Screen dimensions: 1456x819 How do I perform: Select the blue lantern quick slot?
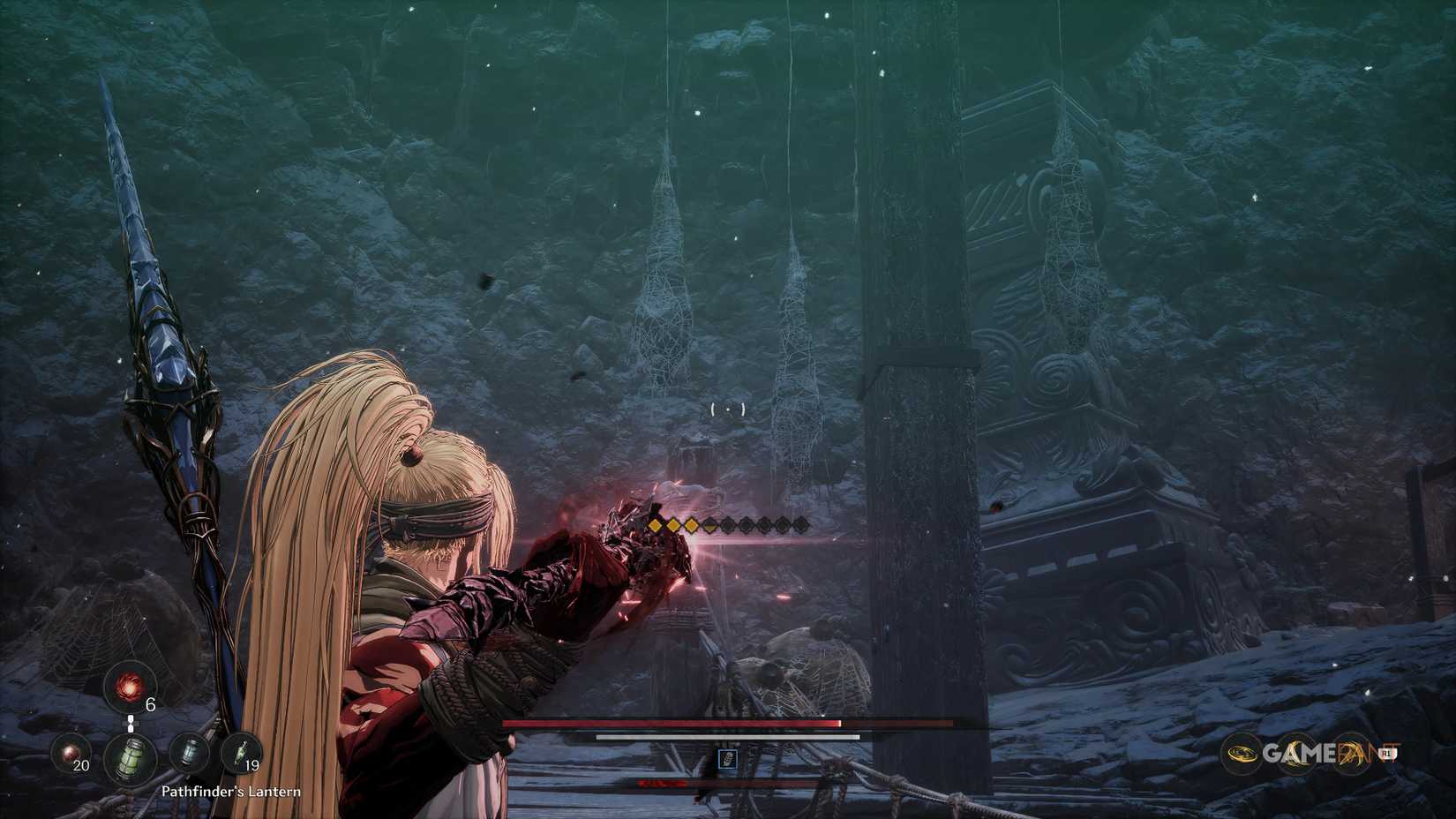(189, 751)
